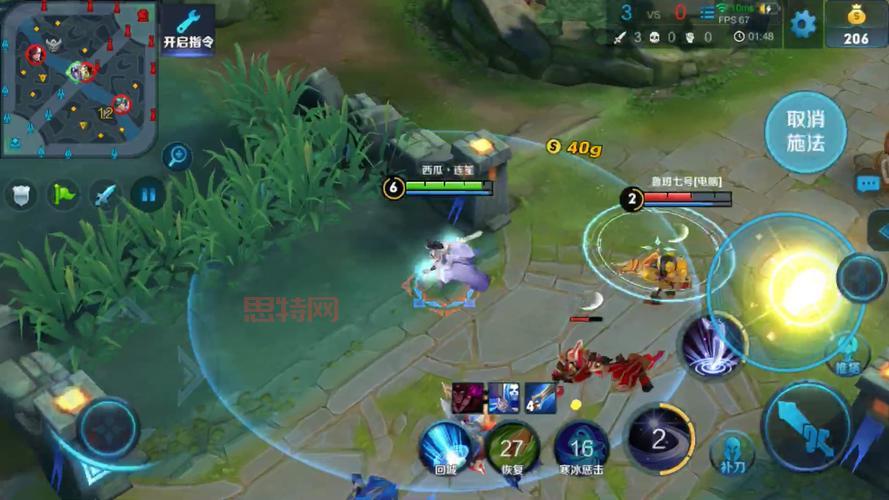Send the sword attack signal
This screenshot has height=500, width=889.
pos(105,194)
